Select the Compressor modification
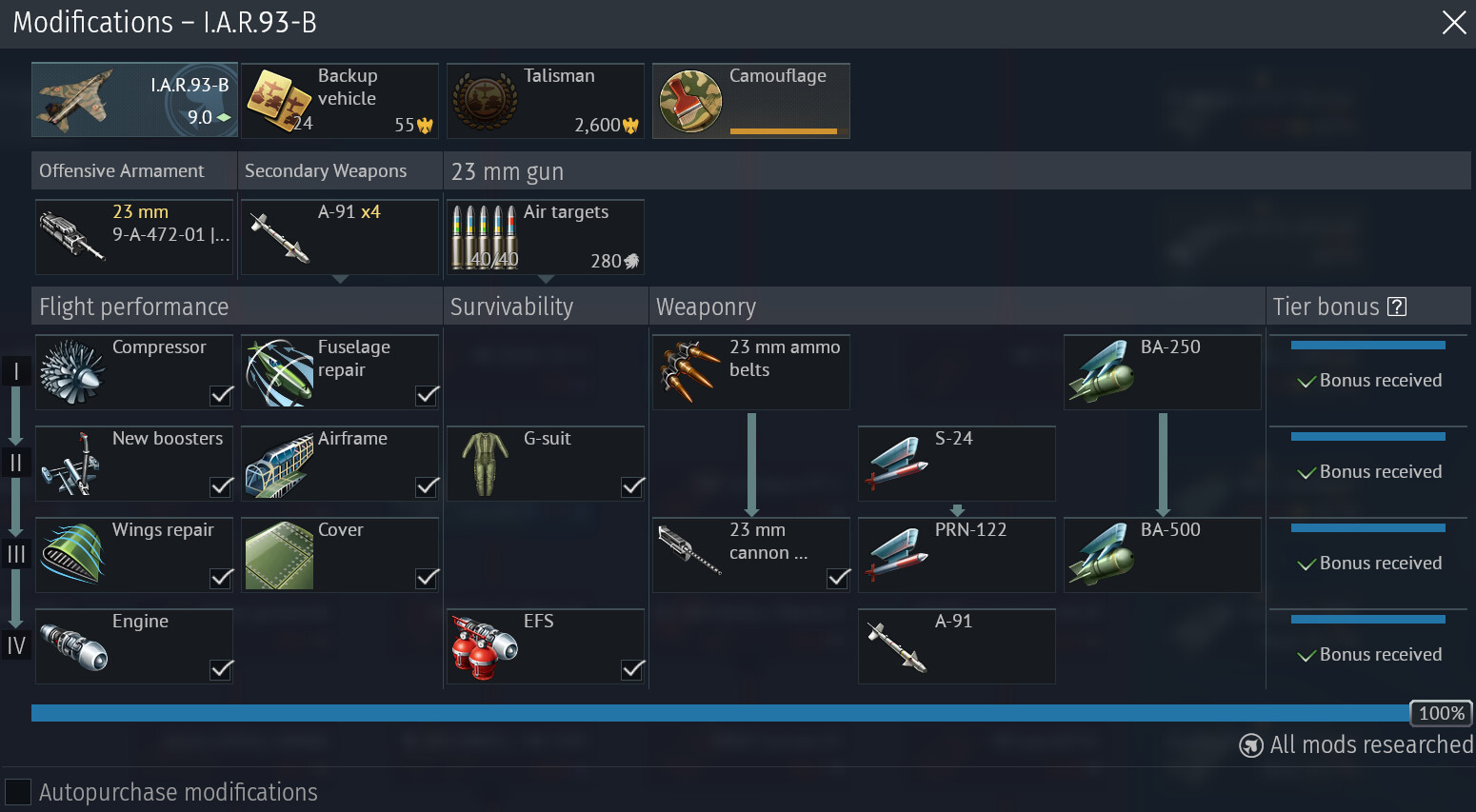 pos(134,372)
